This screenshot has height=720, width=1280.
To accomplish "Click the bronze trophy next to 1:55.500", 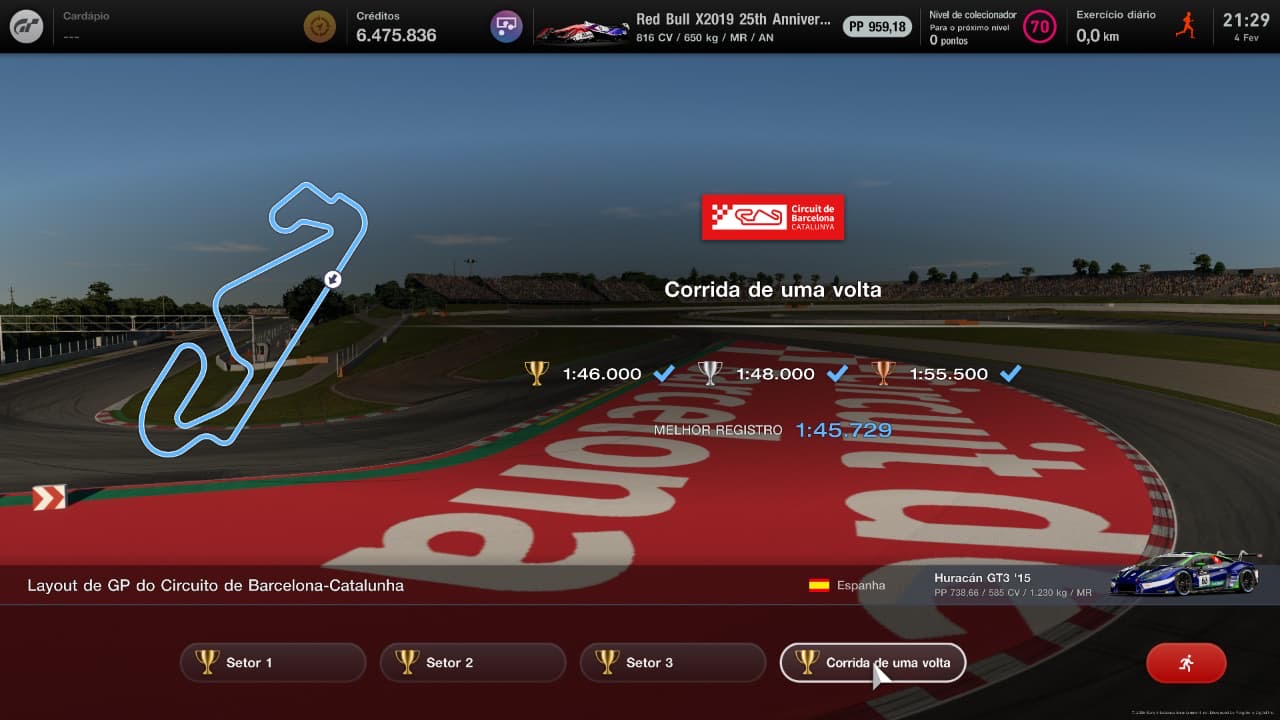I will 884,373.
